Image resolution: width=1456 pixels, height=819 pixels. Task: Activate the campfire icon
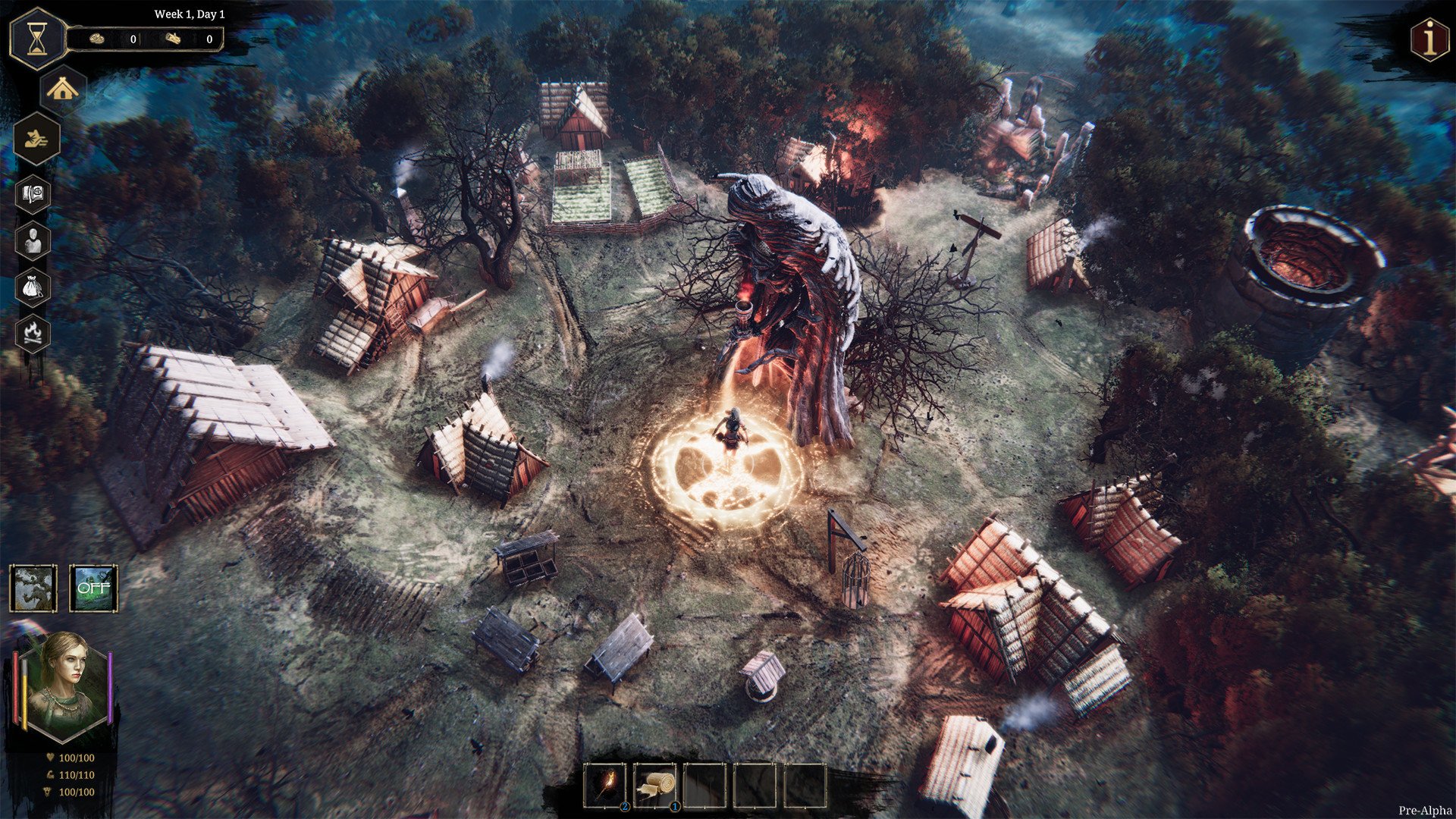point(33,334)
